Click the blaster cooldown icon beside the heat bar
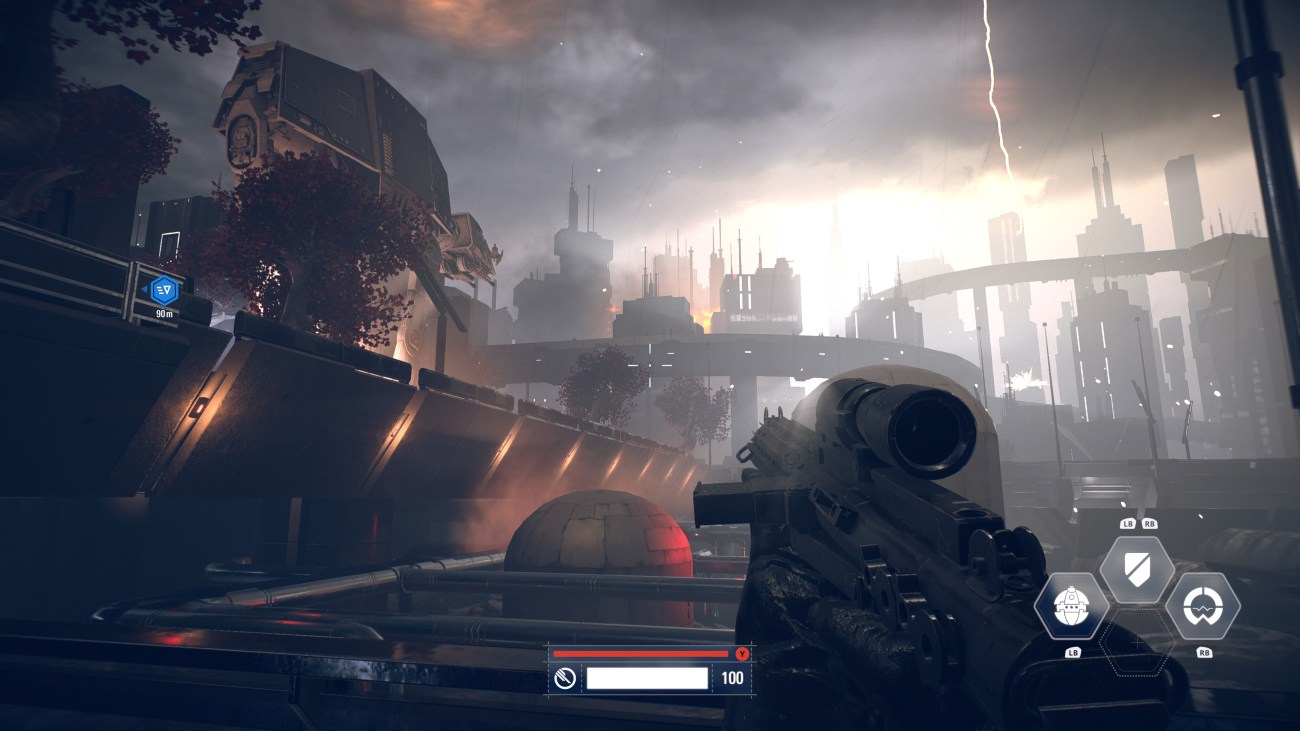Image resolution: width=1300 pixels, height=731 pixels. point(565,679)
